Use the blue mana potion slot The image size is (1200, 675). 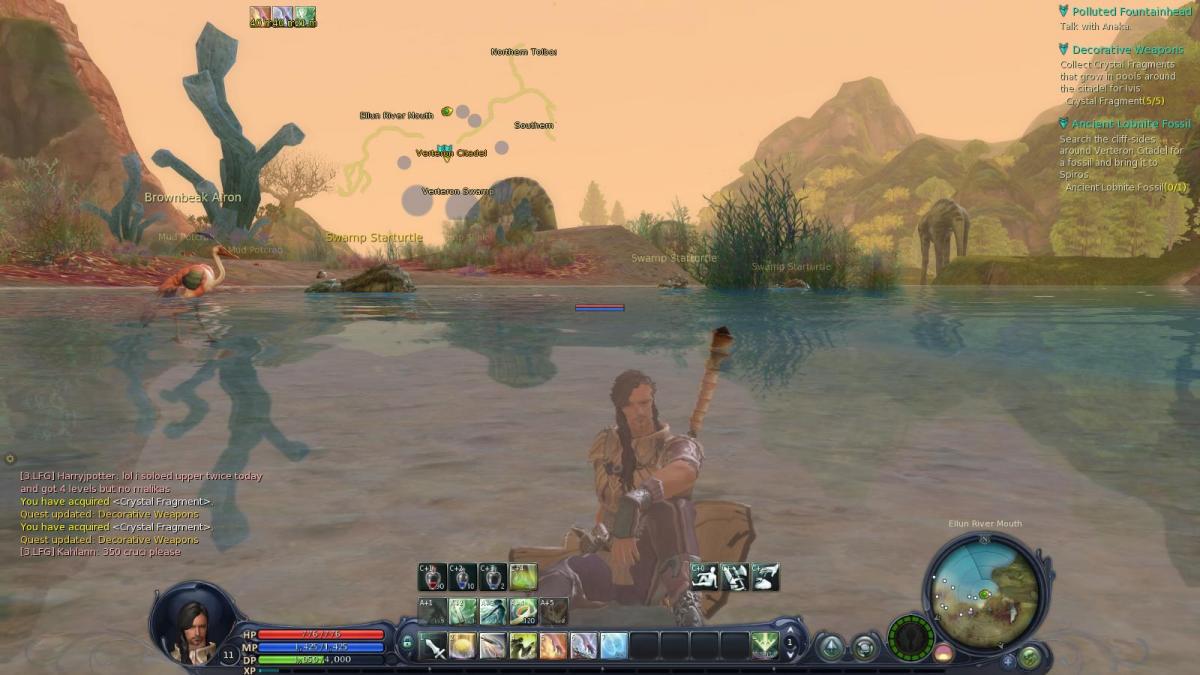[462, 577]
